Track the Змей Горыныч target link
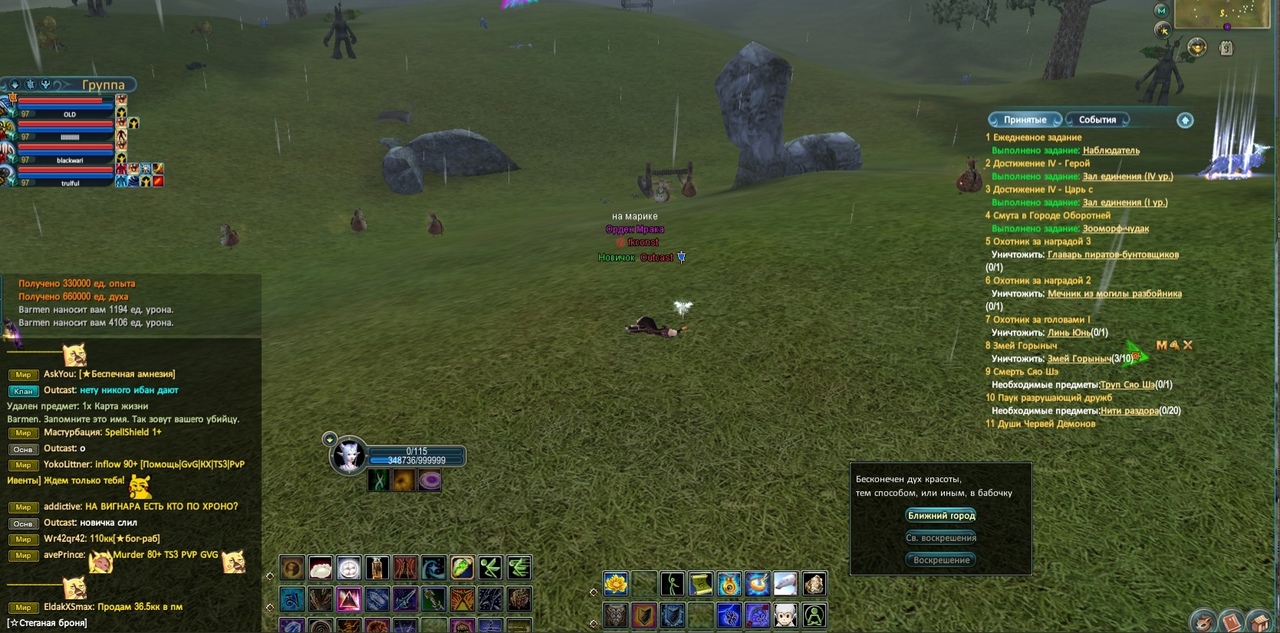 coord(1078,359)
